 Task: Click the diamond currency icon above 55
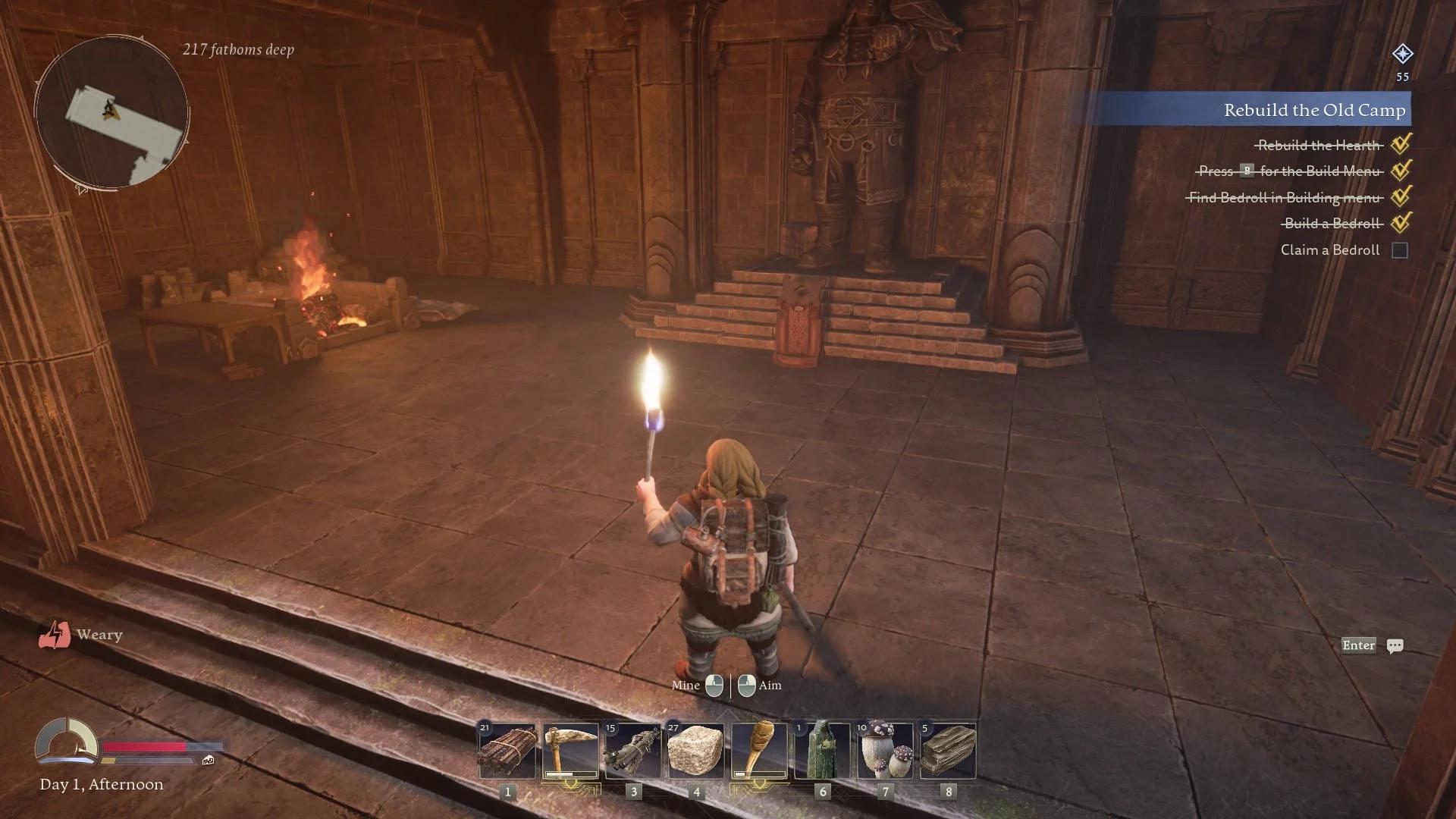click(1402, 54)
